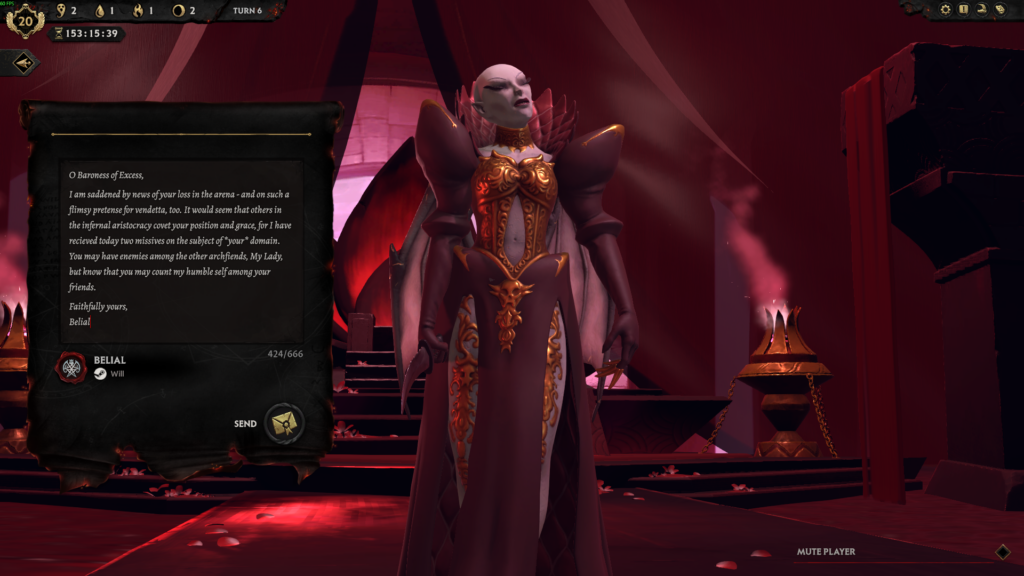Go back using the arrow tab

(23, 63)
